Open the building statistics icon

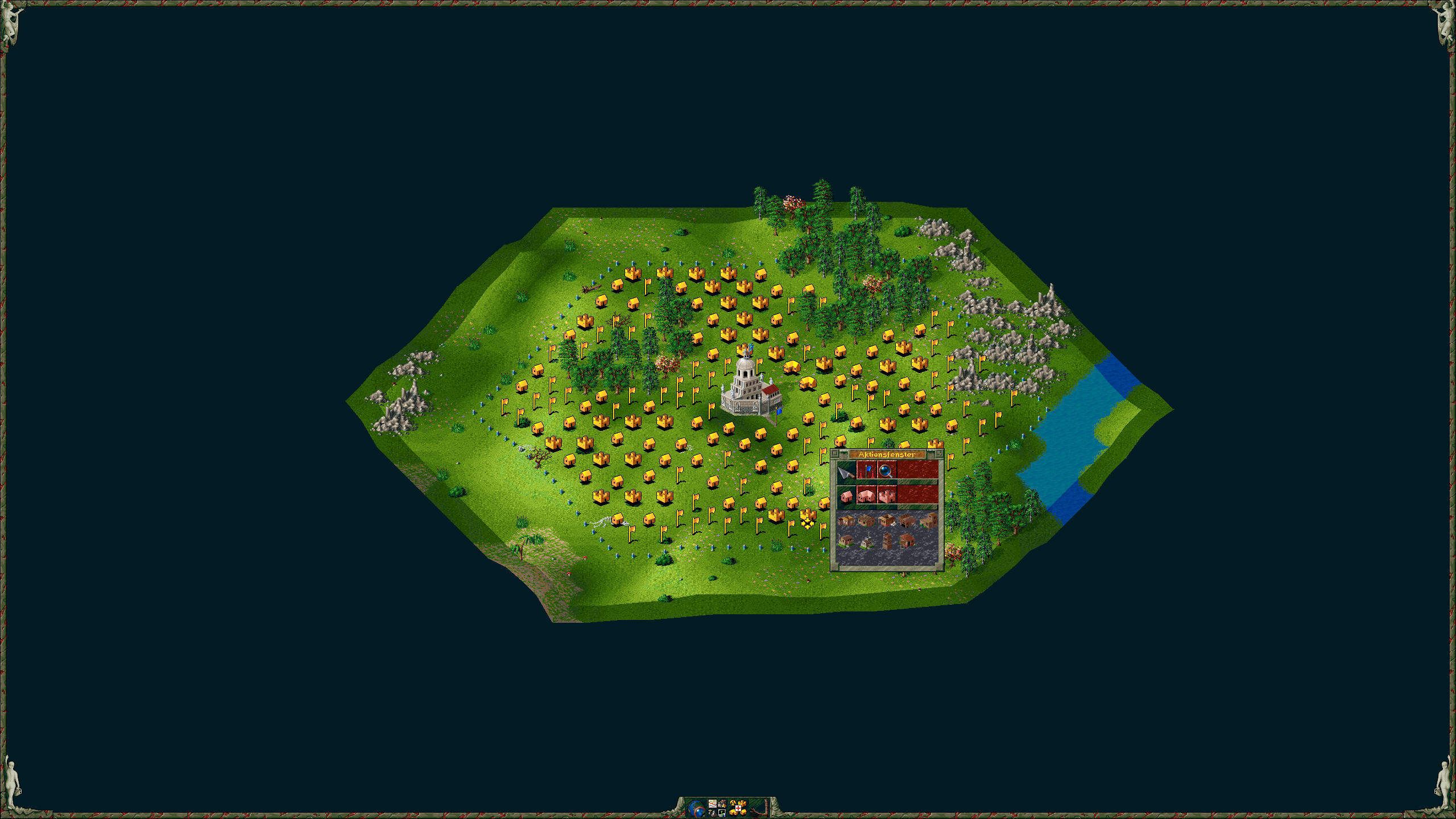(x=738, y=808)
